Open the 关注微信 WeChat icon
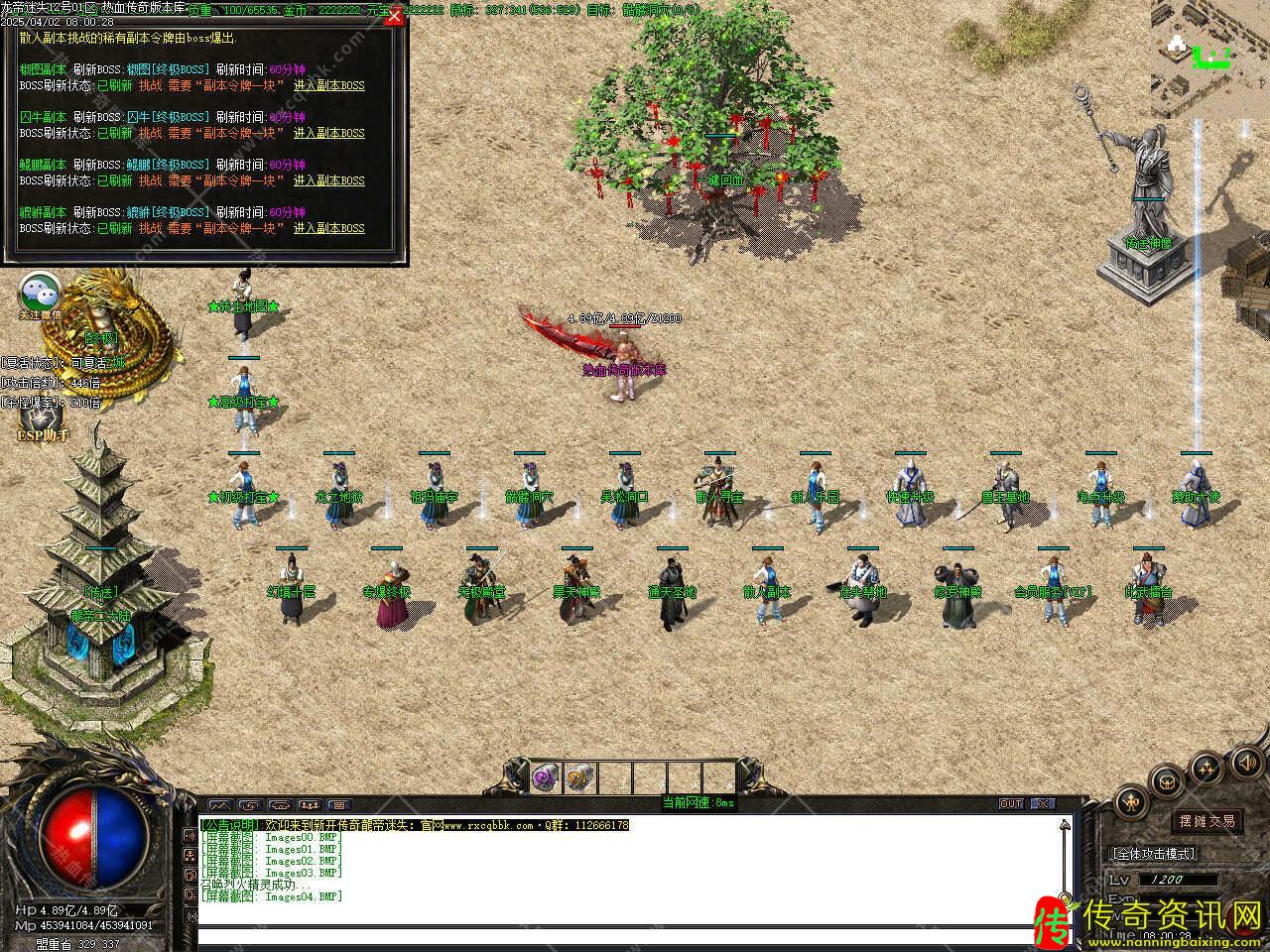1270x952 pixels. 41,294
